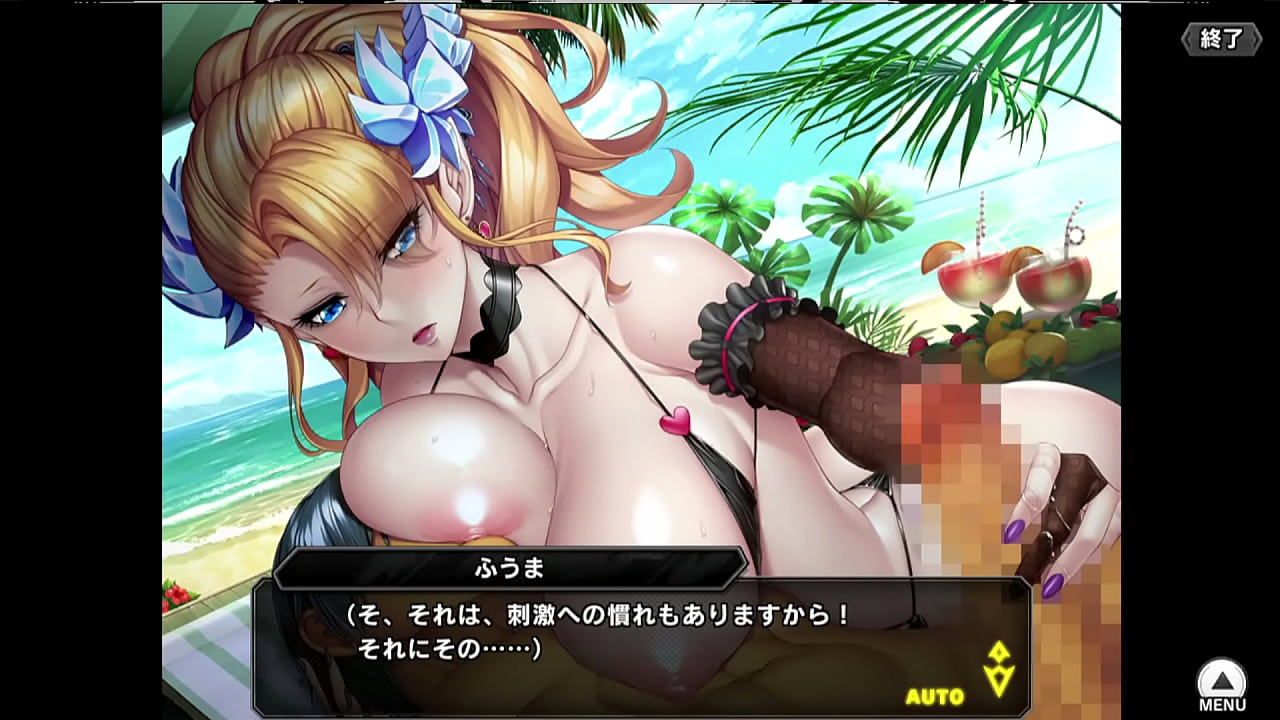Open the MENU button
The image size is (1280, 720).
pyautogui.click(x=1222, y=685)
